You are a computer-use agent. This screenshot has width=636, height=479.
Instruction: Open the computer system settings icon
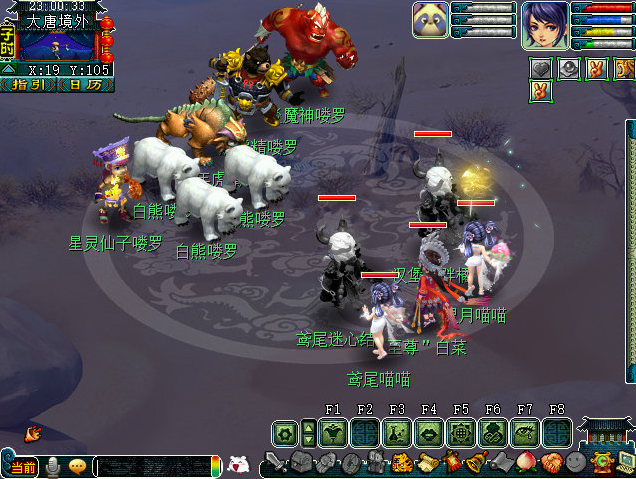pyautogui.click(x=625, y=462)
